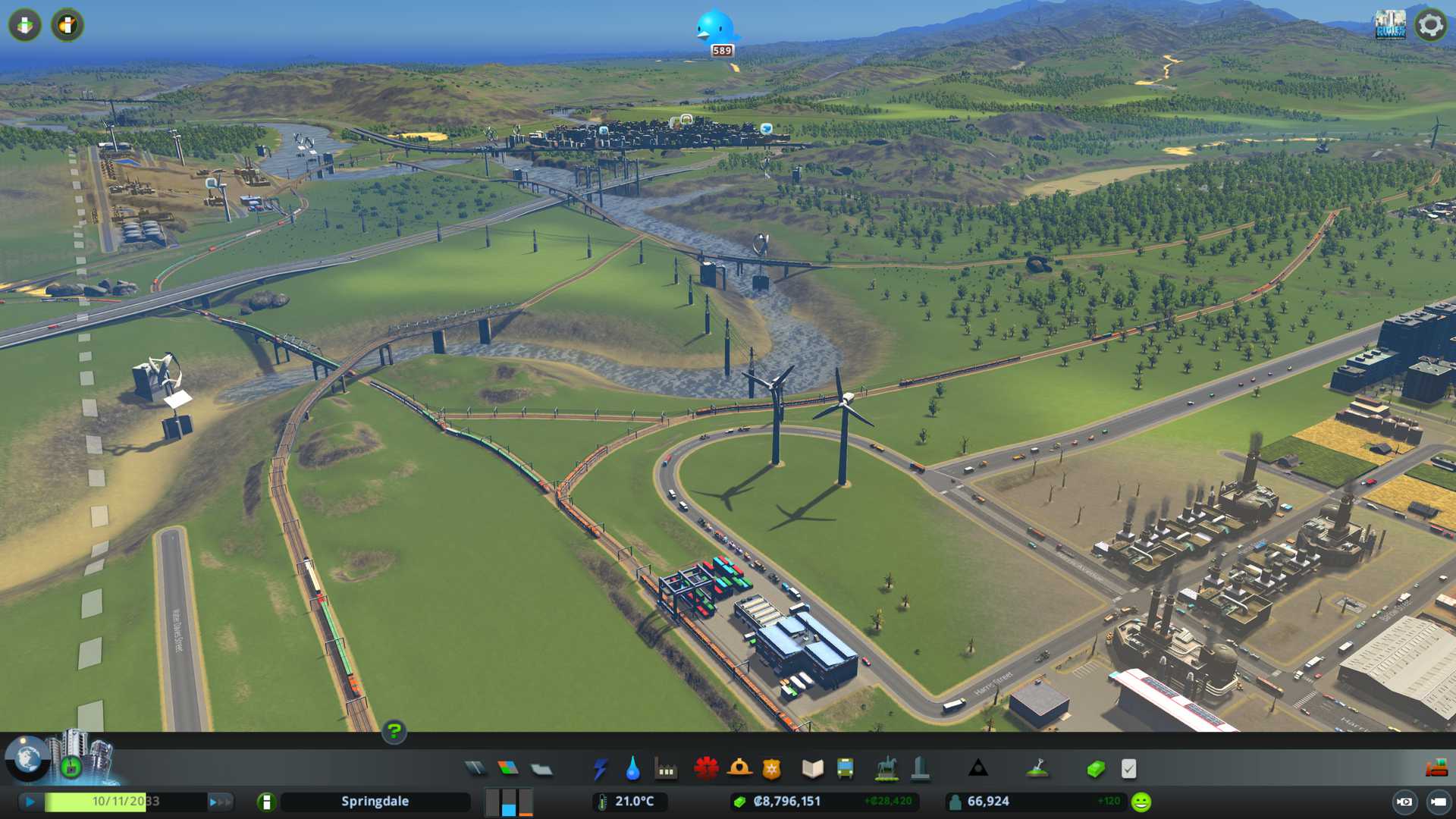Open the Garbage and Industry factory menu
Image resolution: width=1456 pixels, height=819 pixels.
tap(666, 770)
